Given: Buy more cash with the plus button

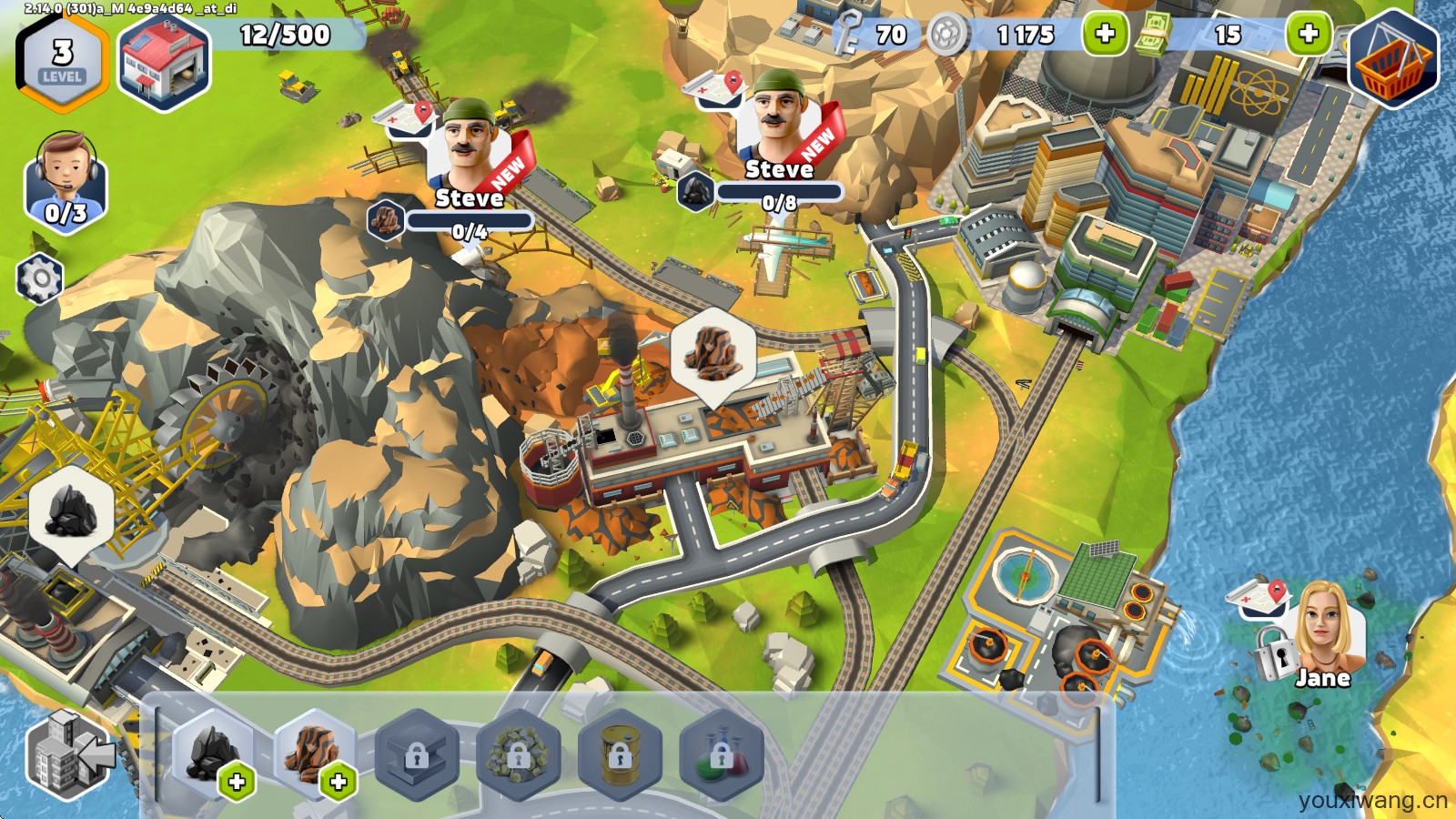Looking at the screenshot, I should (x=1308, y=35).
